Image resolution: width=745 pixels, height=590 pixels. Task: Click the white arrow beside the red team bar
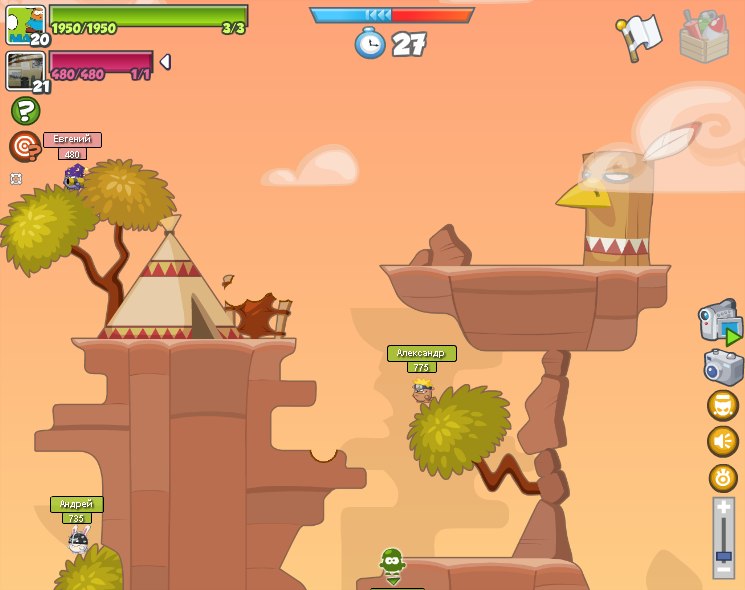point(165,62)
